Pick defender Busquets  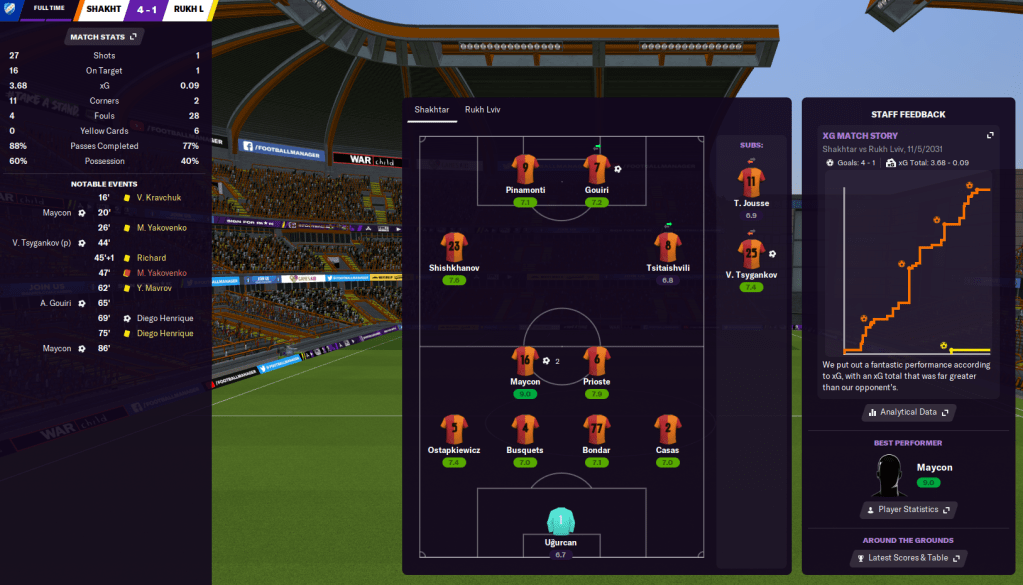tap(525, 430)
